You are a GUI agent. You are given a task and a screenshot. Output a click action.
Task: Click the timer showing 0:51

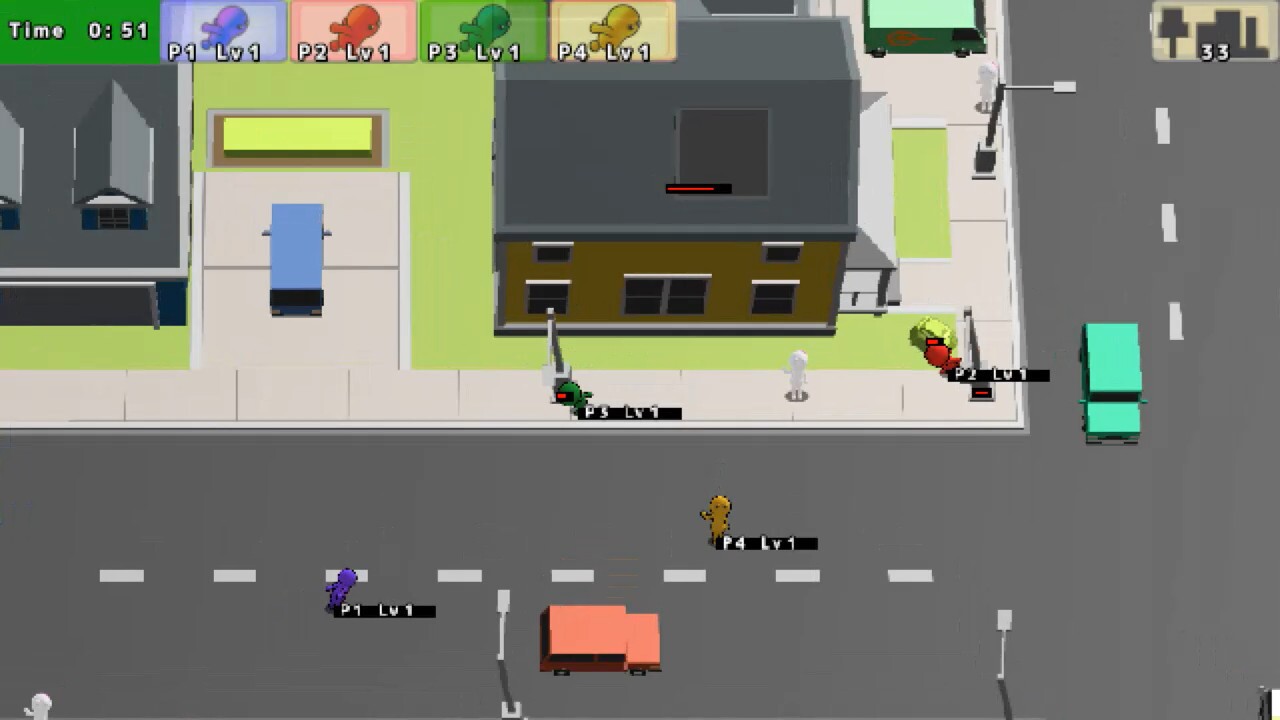(x=75, y=30)
